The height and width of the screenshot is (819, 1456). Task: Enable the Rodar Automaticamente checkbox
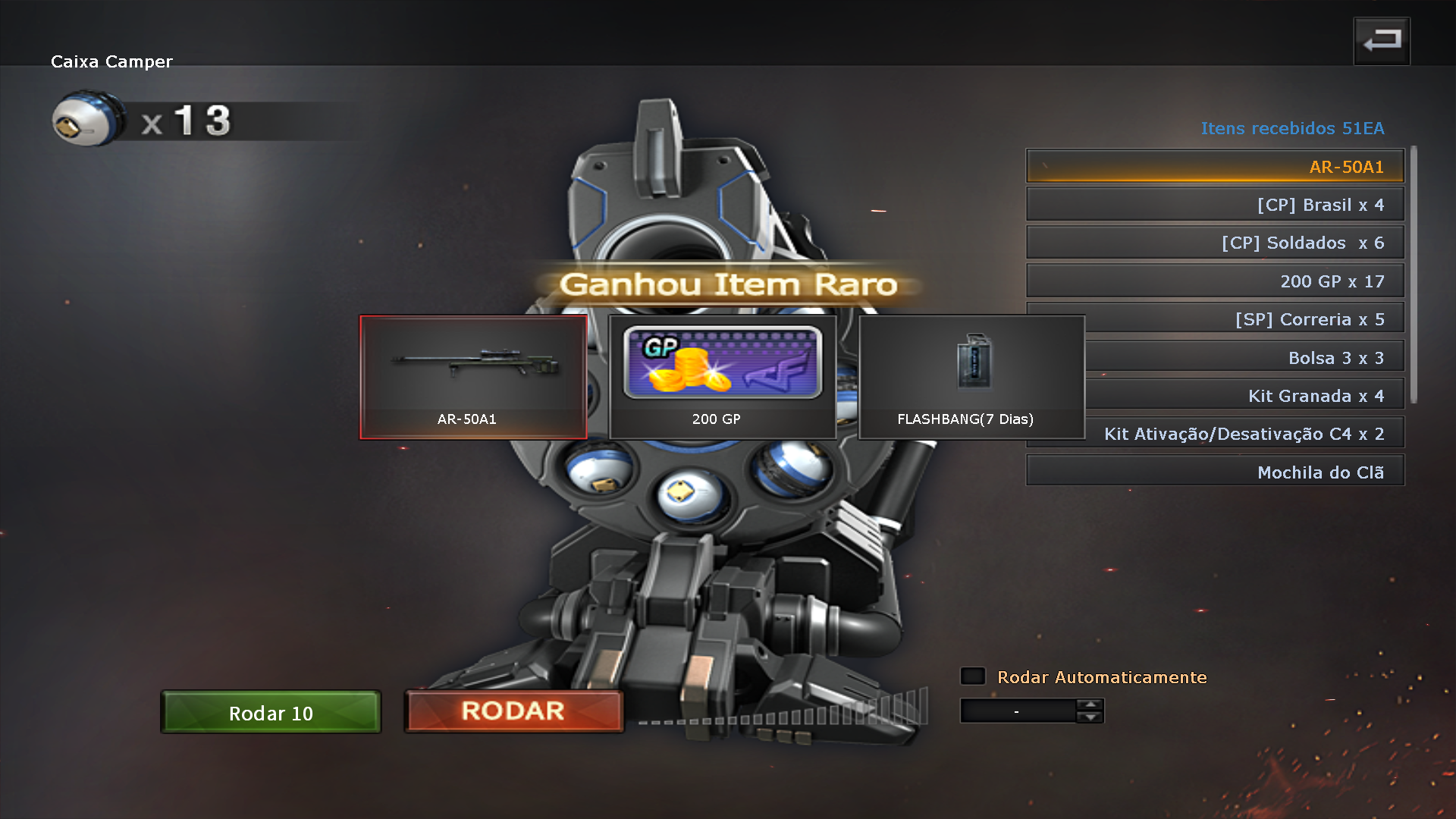(973, 676)
